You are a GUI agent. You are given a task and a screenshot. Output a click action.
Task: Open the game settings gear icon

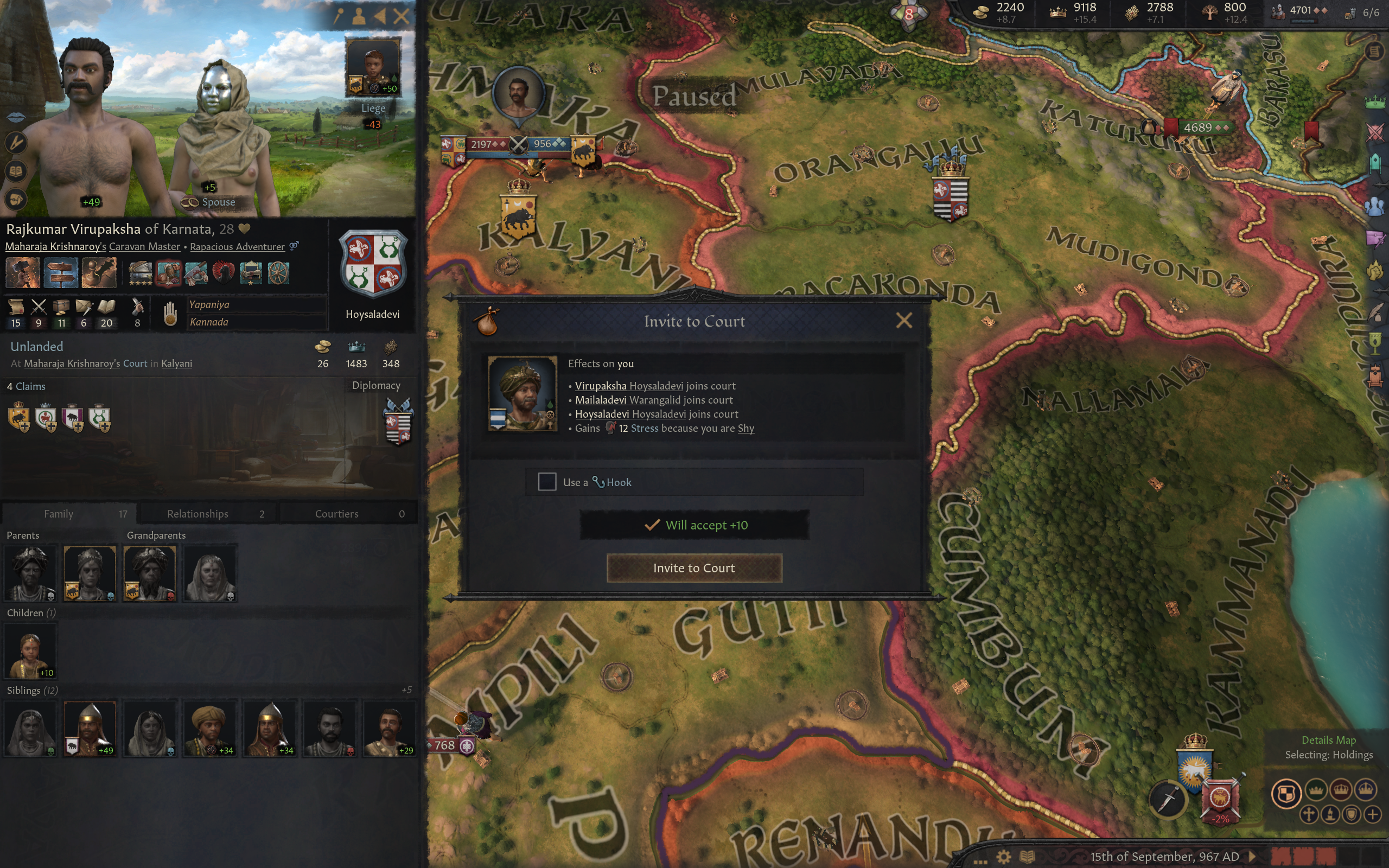1003,857
